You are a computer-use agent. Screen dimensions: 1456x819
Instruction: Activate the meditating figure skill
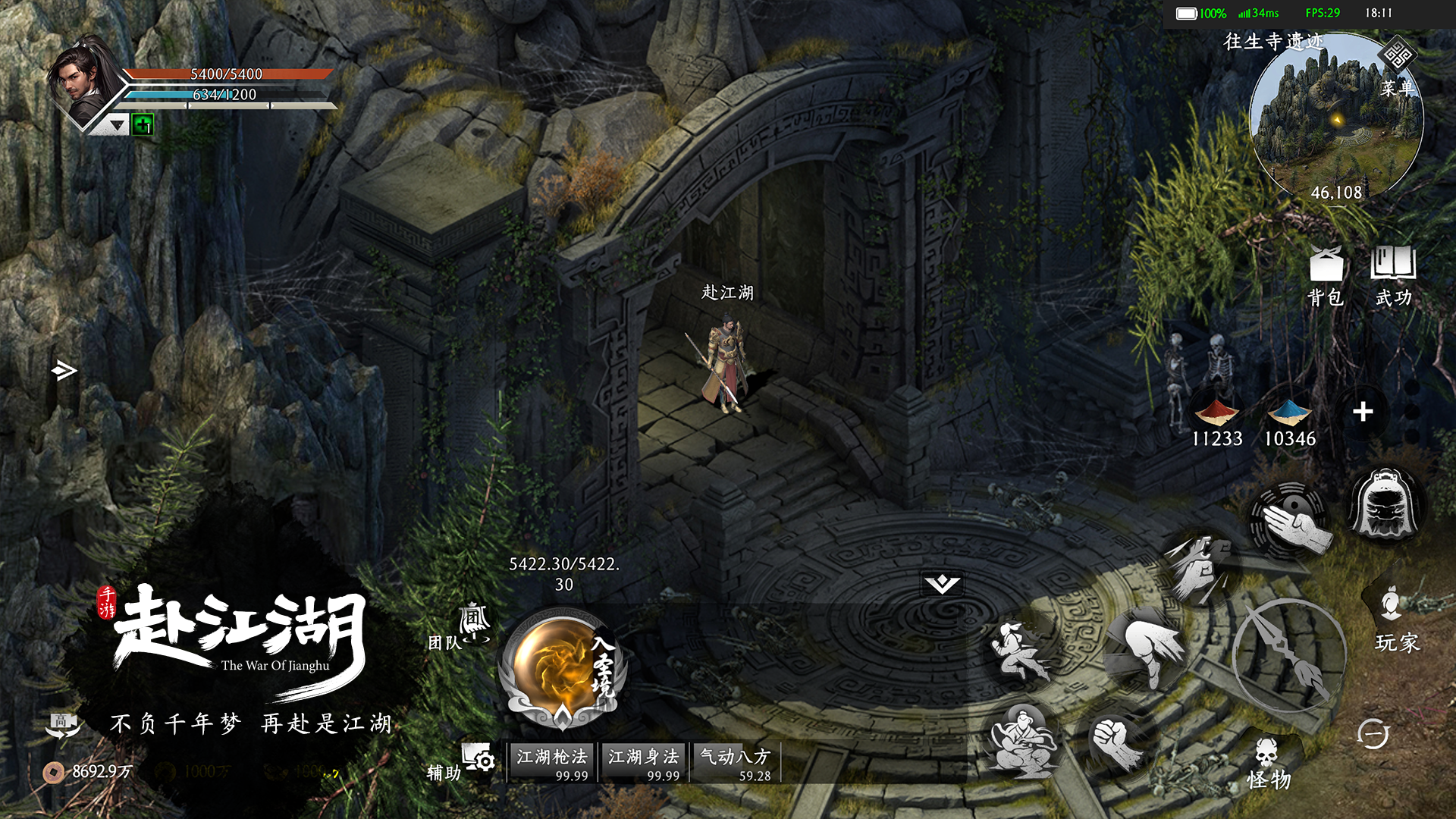point(1022,741)
